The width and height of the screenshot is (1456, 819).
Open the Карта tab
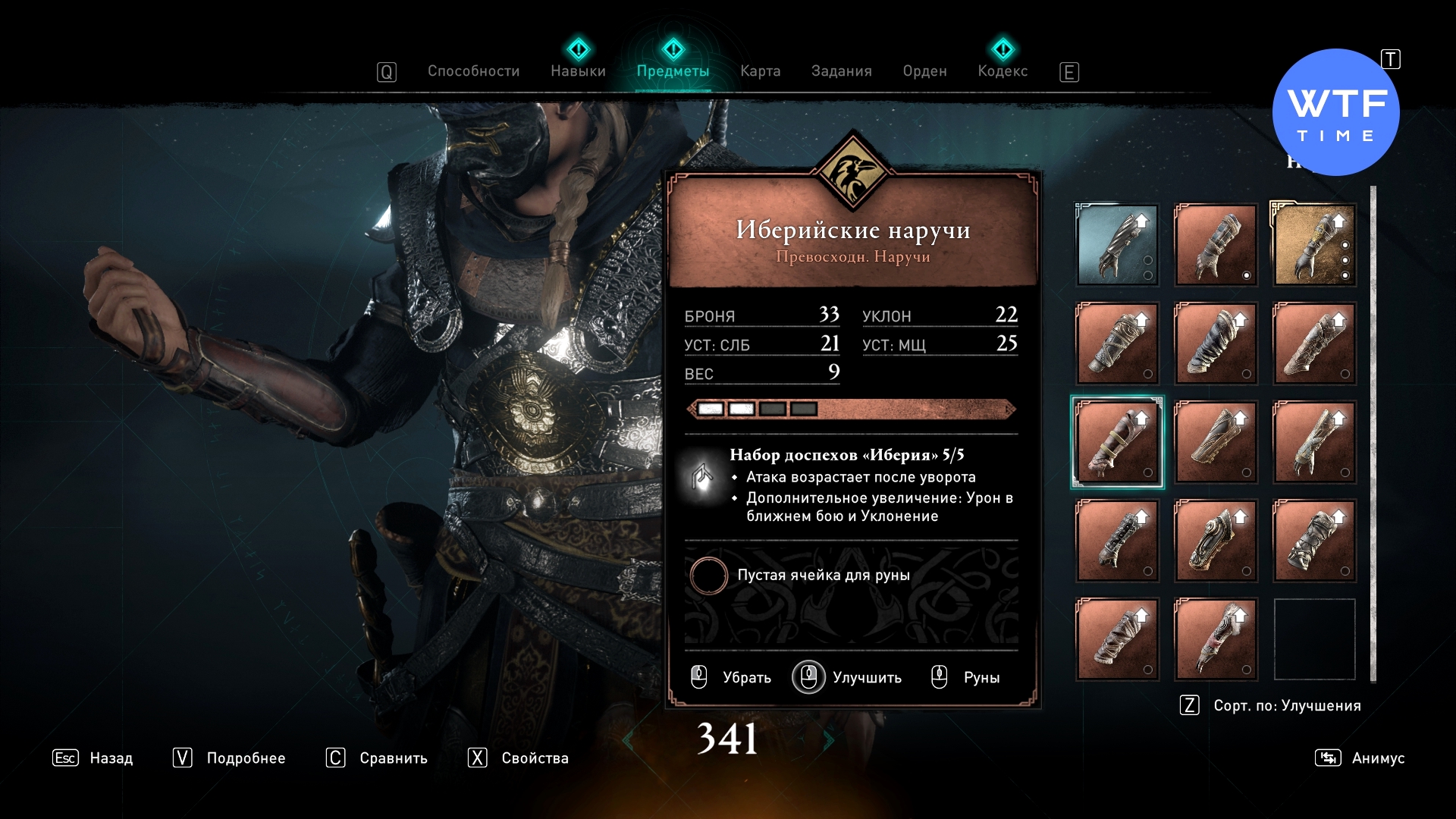760,71
